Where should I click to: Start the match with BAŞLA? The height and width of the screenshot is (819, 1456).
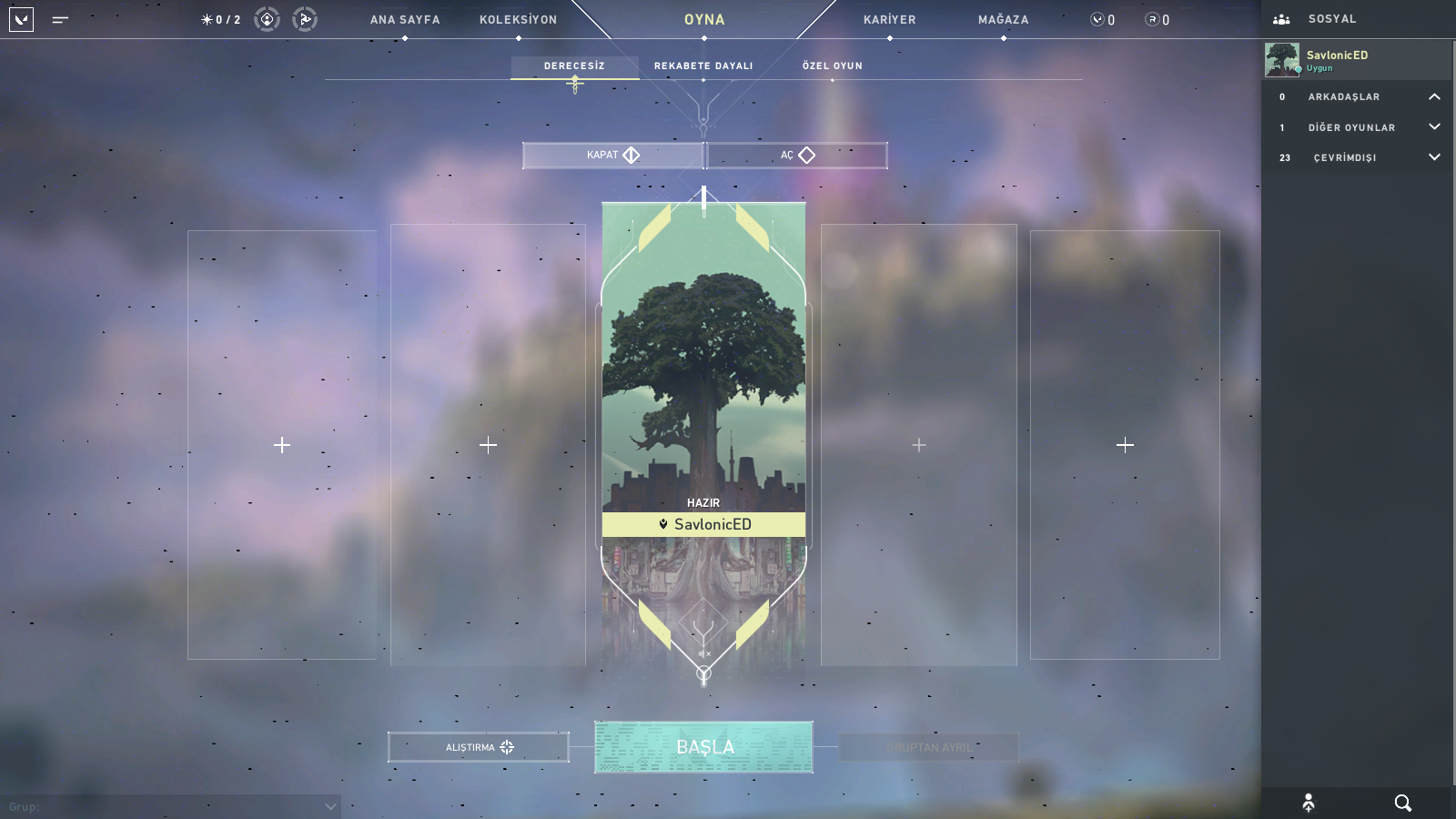point(703,747)
